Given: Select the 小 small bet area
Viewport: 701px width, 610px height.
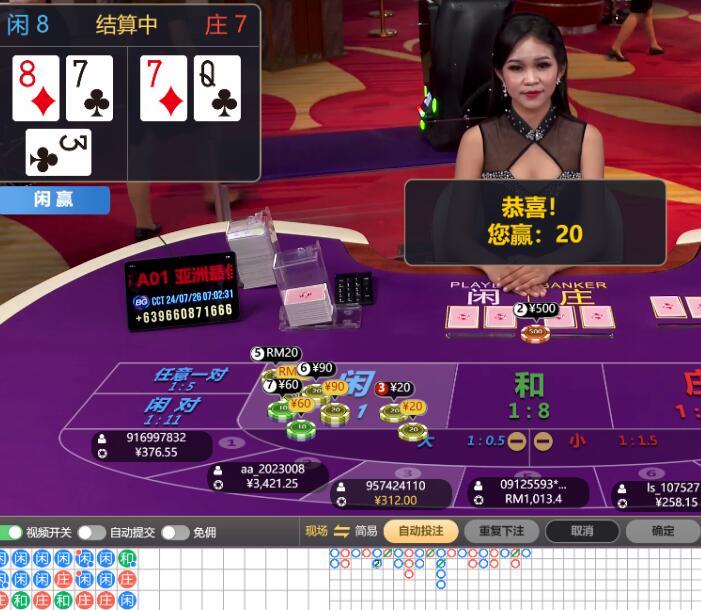Looking at the screenshot, I should (578, 440).
